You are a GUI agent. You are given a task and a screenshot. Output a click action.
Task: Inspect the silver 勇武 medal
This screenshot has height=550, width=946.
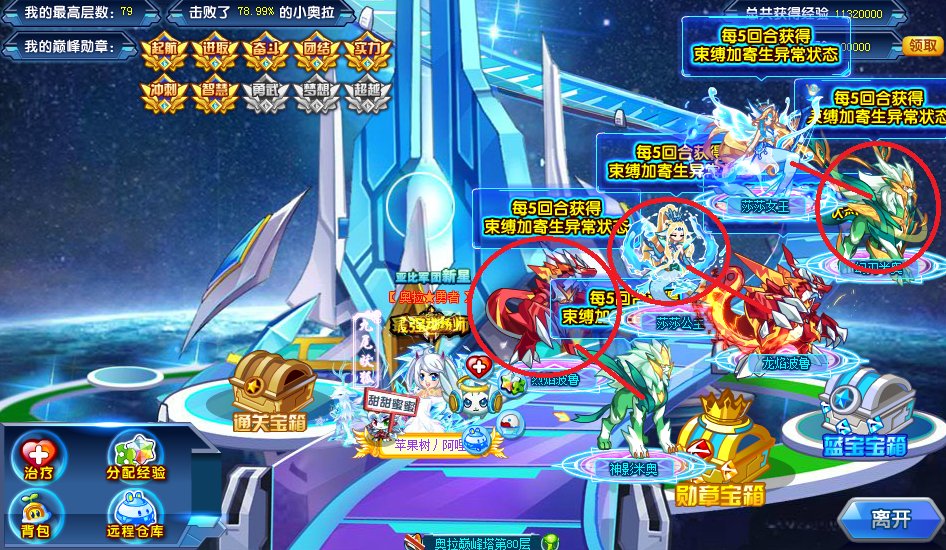tap(266, 94)
